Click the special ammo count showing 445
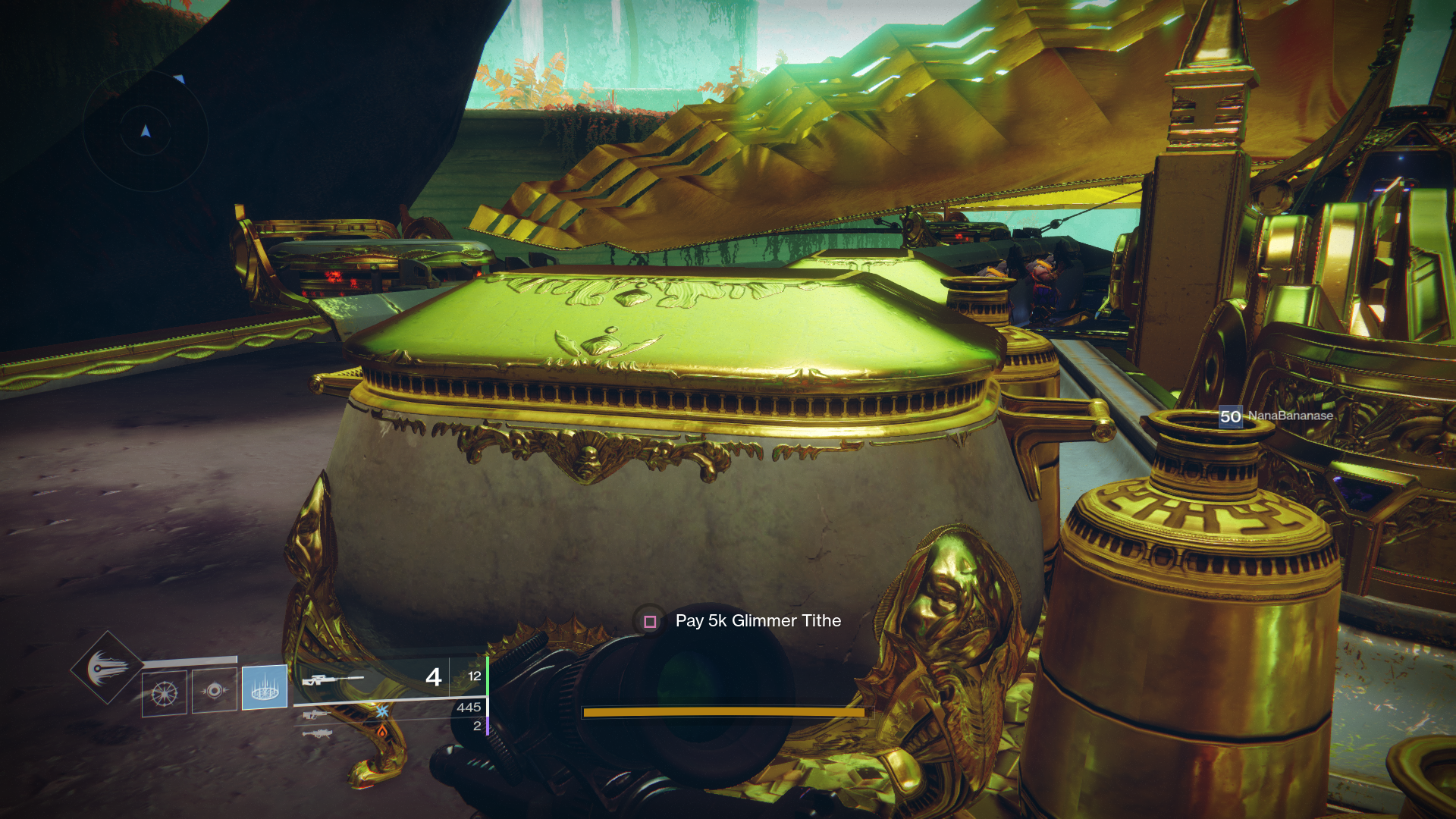This screenshot has width=1456, height=819. [470, 708]
